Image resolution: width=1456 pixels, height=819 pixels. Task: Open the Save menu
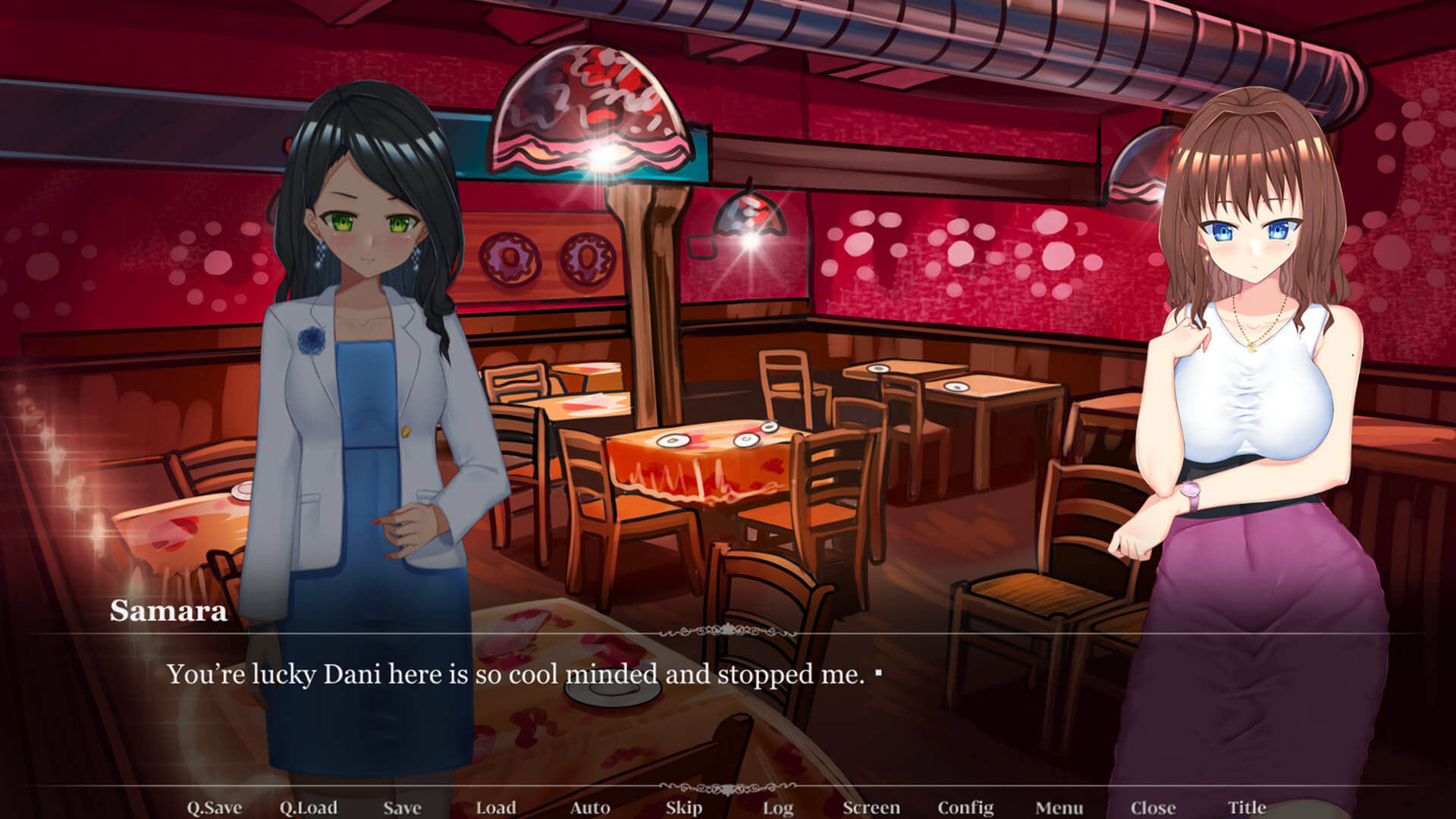click(402, 808)
